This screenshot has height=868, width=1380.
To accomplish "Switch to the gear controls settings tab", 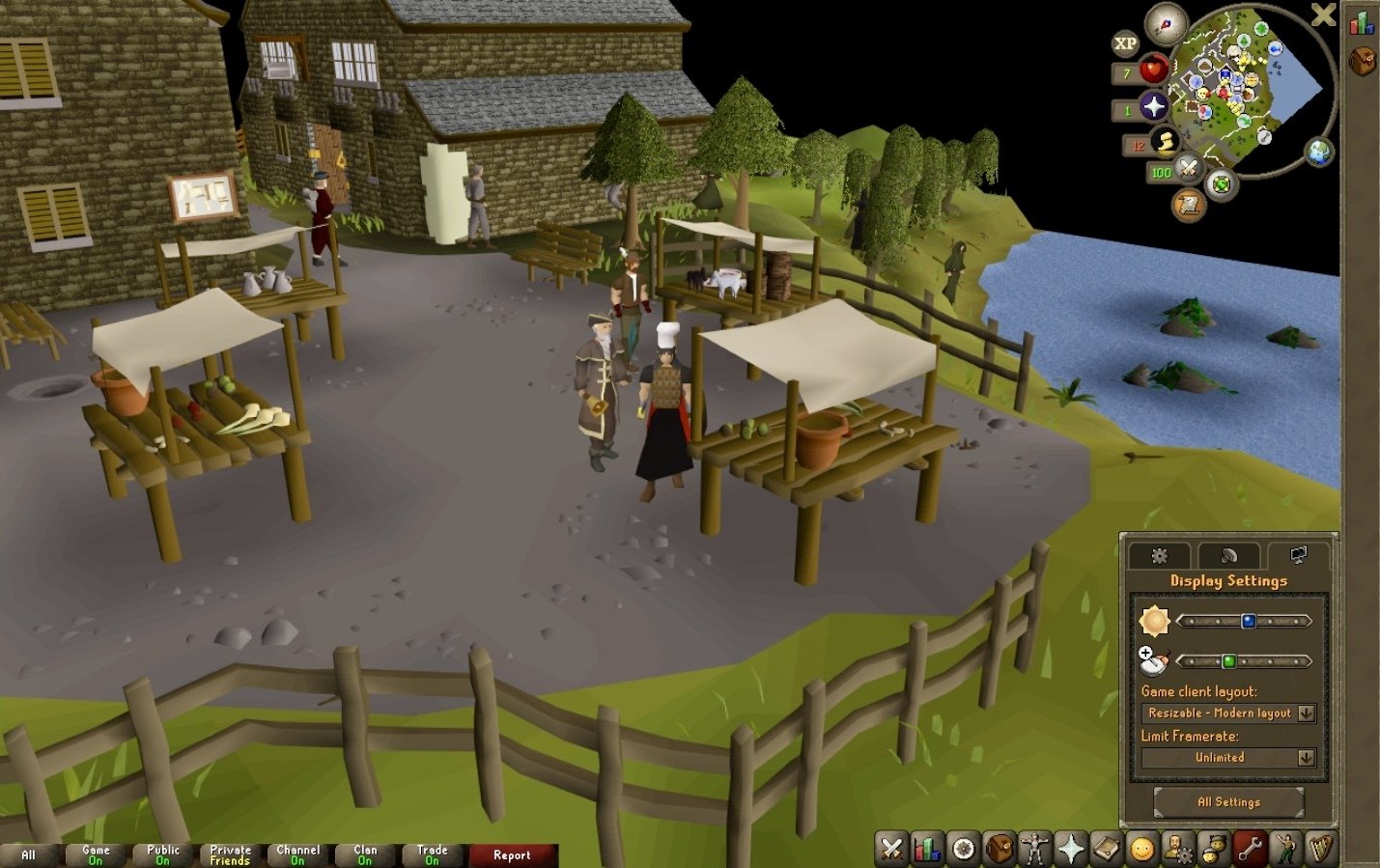I will [x=1160, y=555].
